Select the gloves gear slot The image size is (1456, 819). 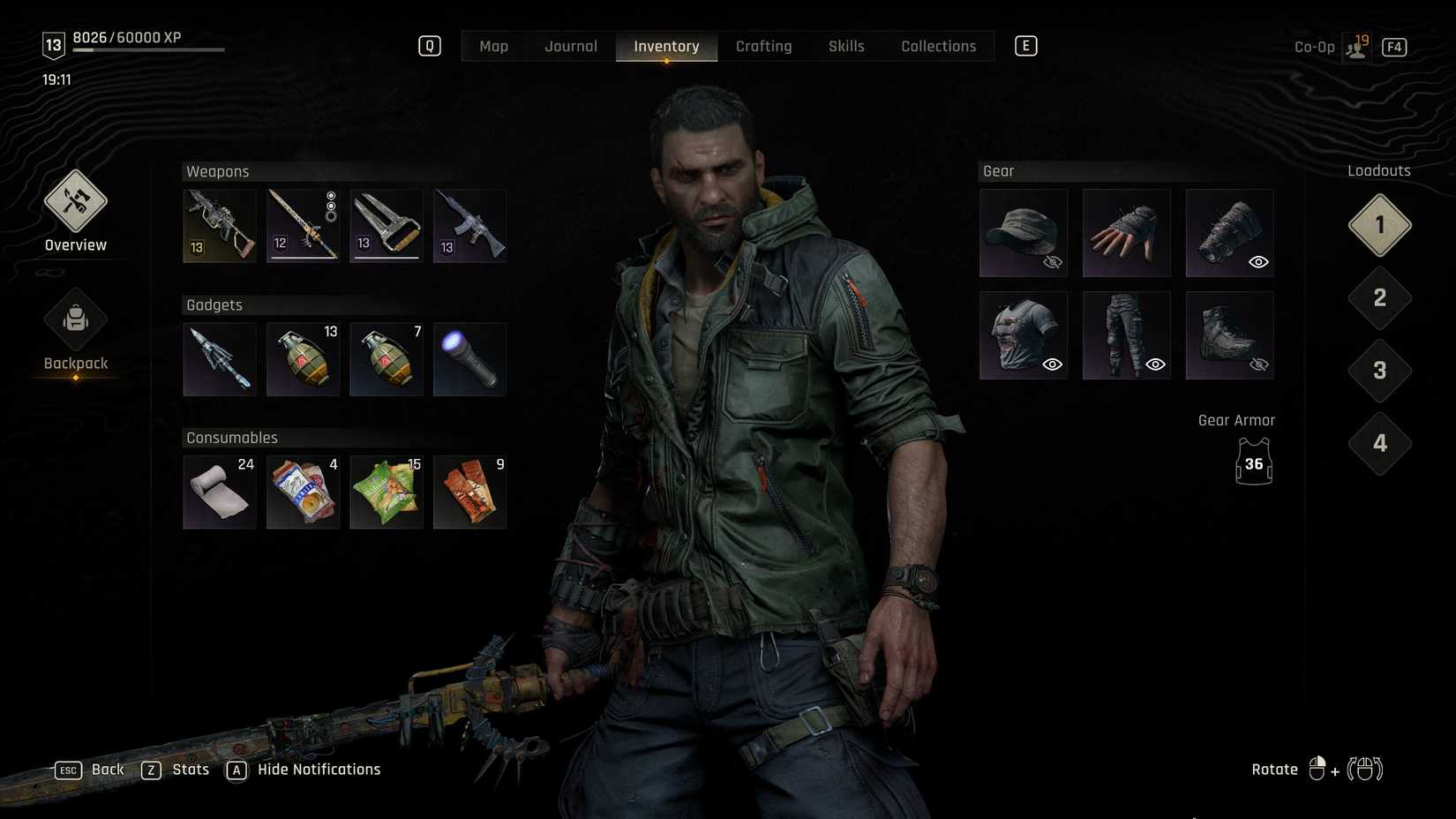click(1127, 232)
